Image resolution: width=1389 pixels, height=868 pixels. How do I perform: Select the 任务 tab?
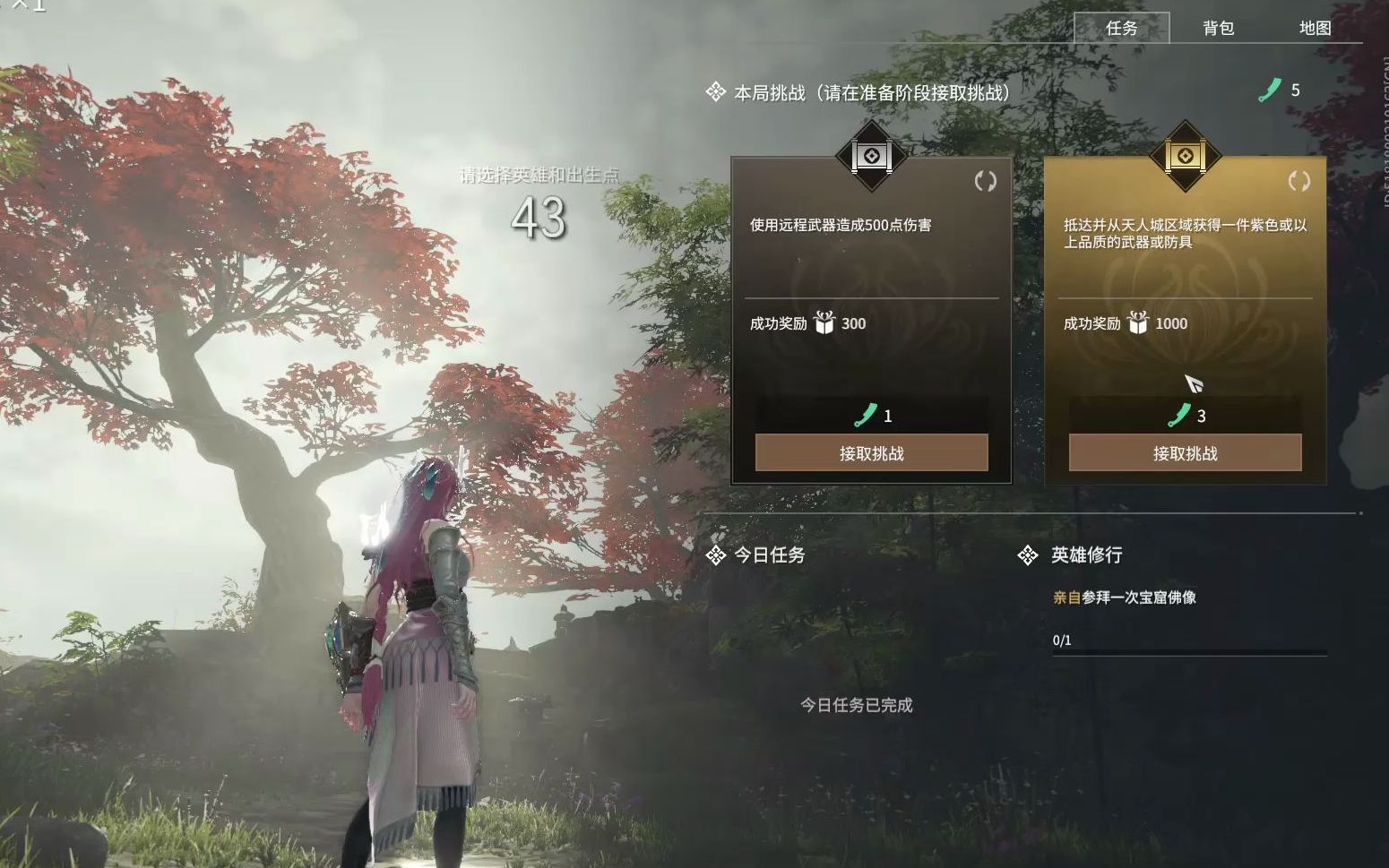coord(1122,28)
